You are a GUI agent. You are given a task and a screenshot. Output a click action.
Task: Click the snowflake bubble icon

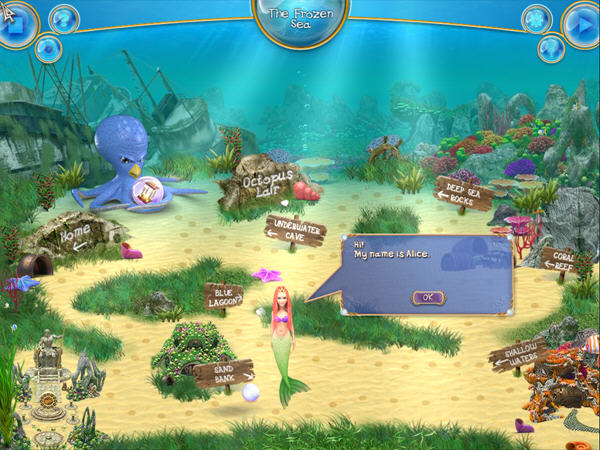point(536,18)
